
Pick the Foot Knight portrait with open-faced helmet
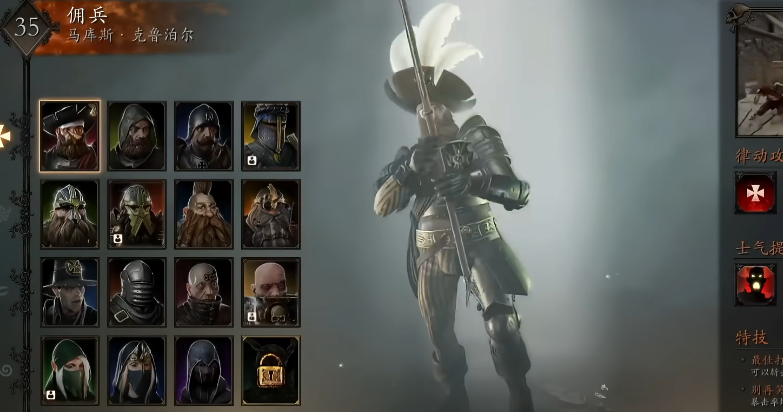click(x=203, y=135)
